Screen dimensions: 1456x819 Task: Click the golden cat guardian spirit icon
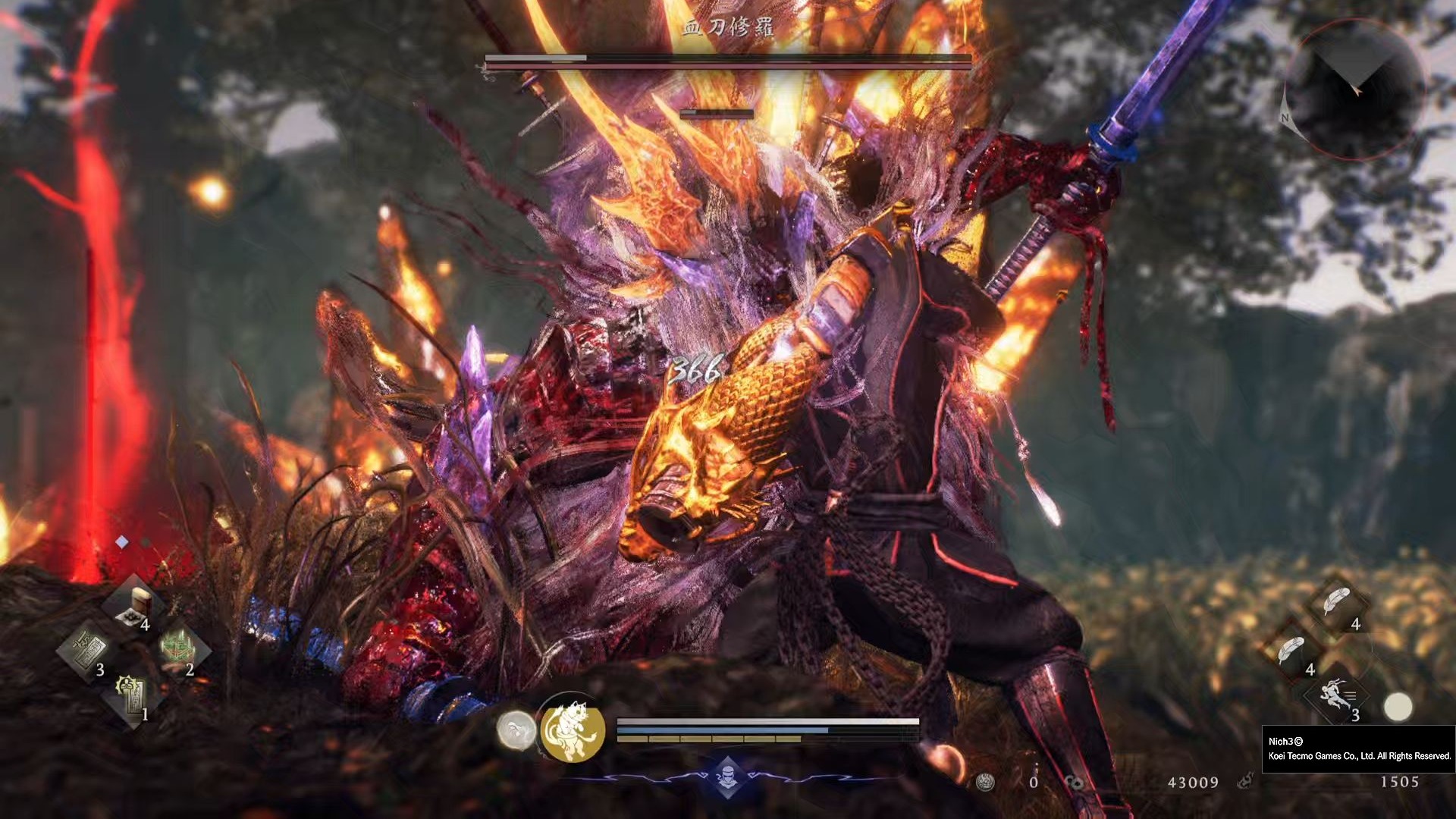coord(573,731)
